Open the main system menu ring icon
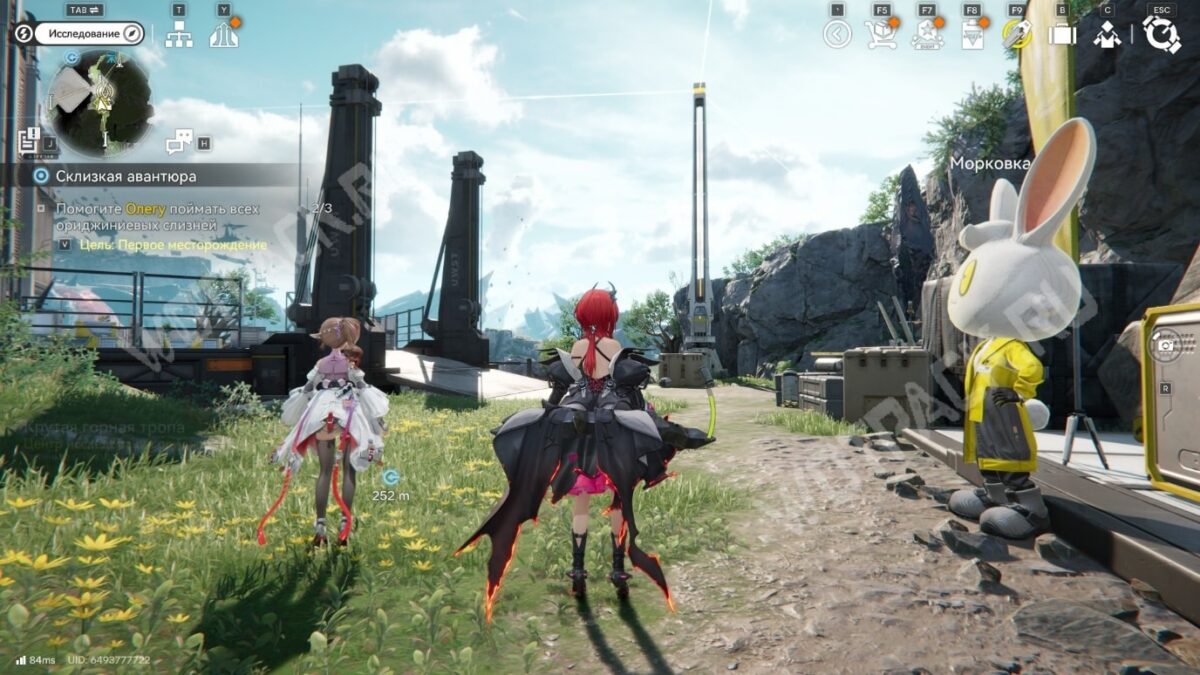The height and width of the screenshot is (675, 1200). (1161, 34)
